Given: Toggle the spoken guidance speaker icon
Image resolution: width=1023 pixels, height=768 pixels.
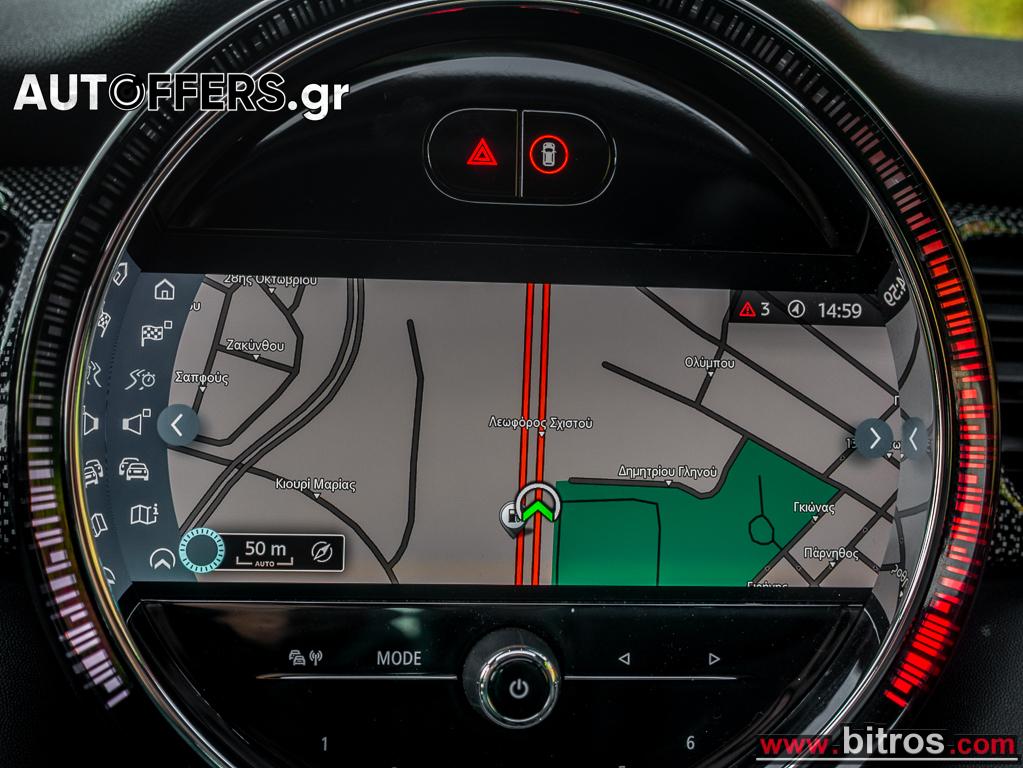Looking at the screenshot, I should point(135,423).
